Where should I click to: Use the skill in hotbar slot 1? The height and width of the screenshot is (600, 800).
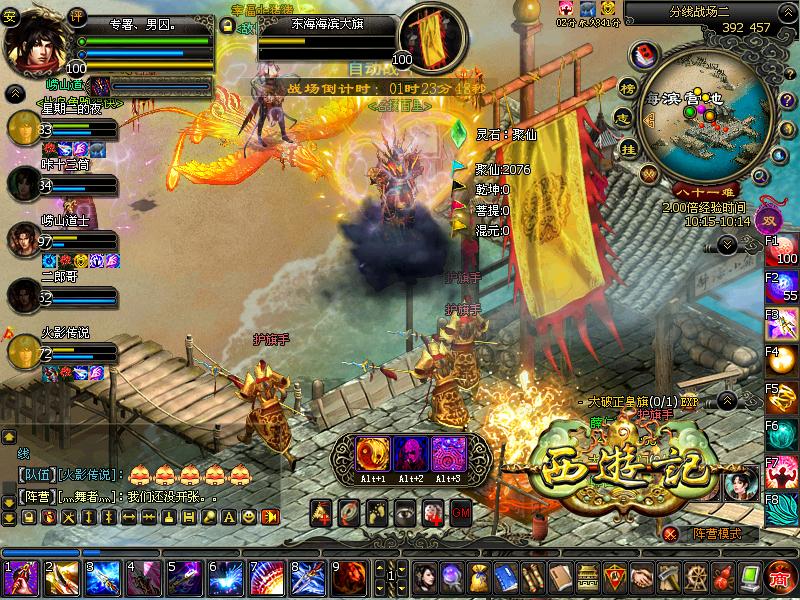(x=20, y=579)
